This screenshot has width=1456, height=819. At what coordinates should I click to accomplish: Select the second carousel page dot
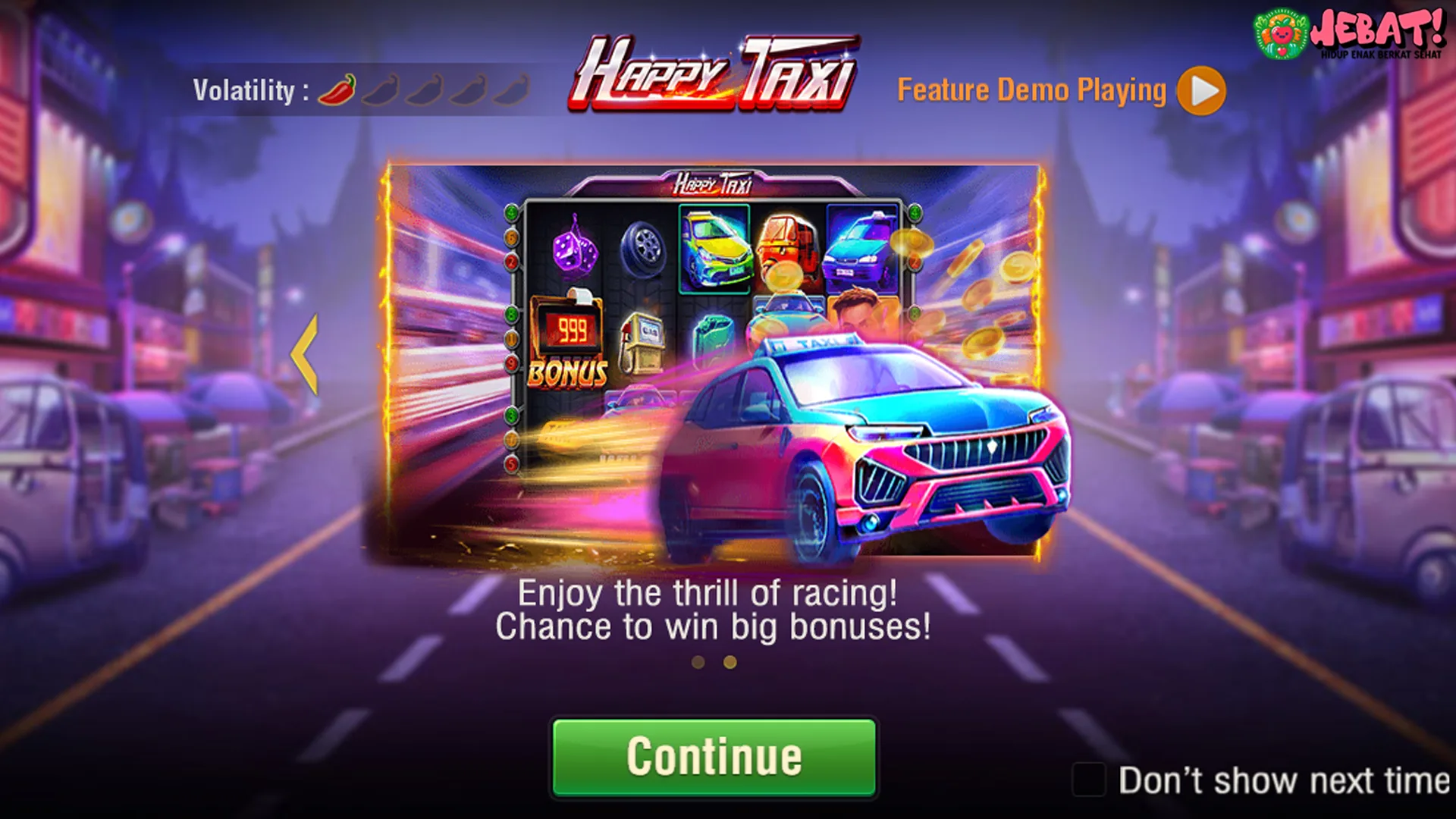[x=730, y=663]
